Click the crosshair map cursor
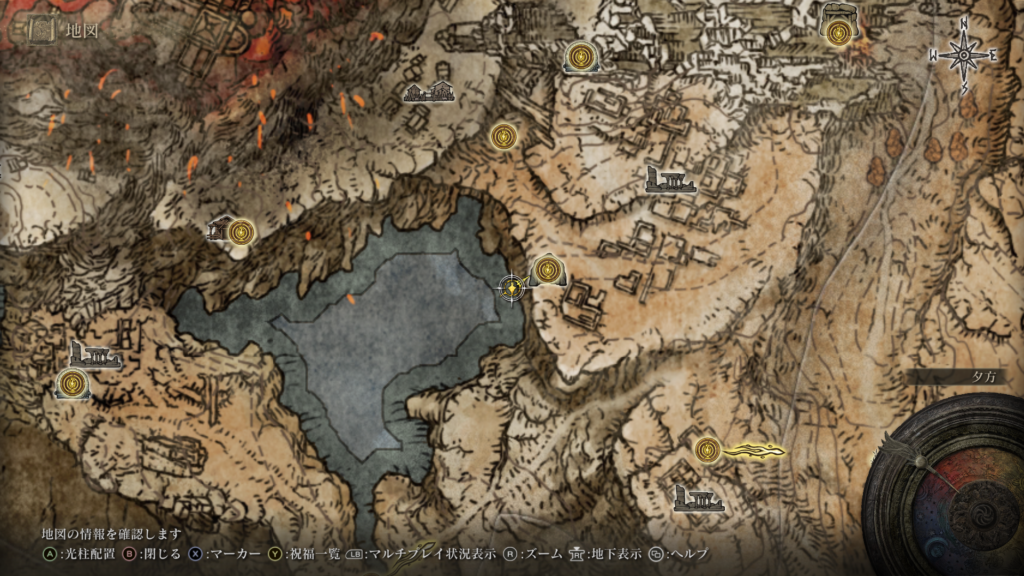This screenshot has height=576, width=1024. coord(511,288)
